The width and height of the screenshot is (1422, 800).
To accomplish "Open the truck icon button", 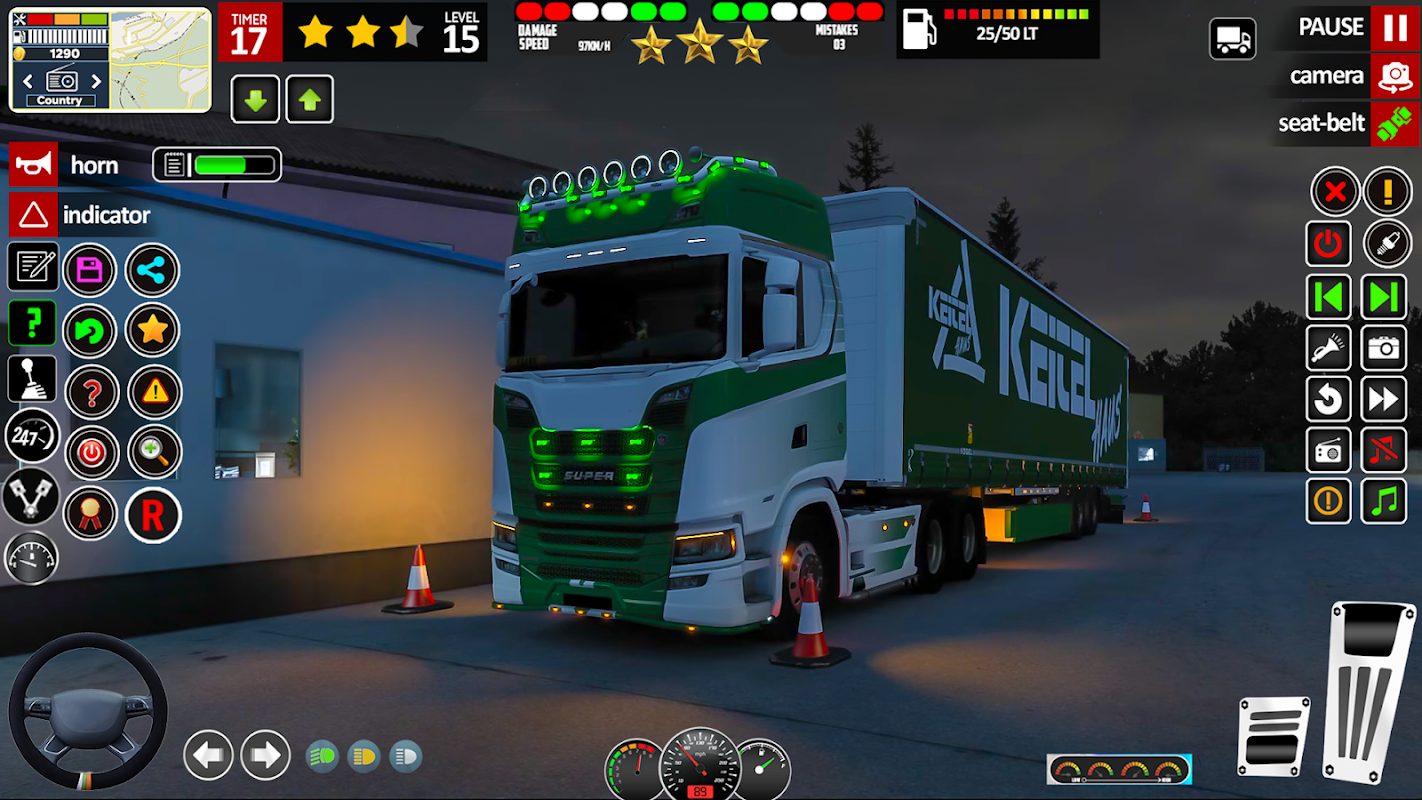I will (x=1232, y=39).
